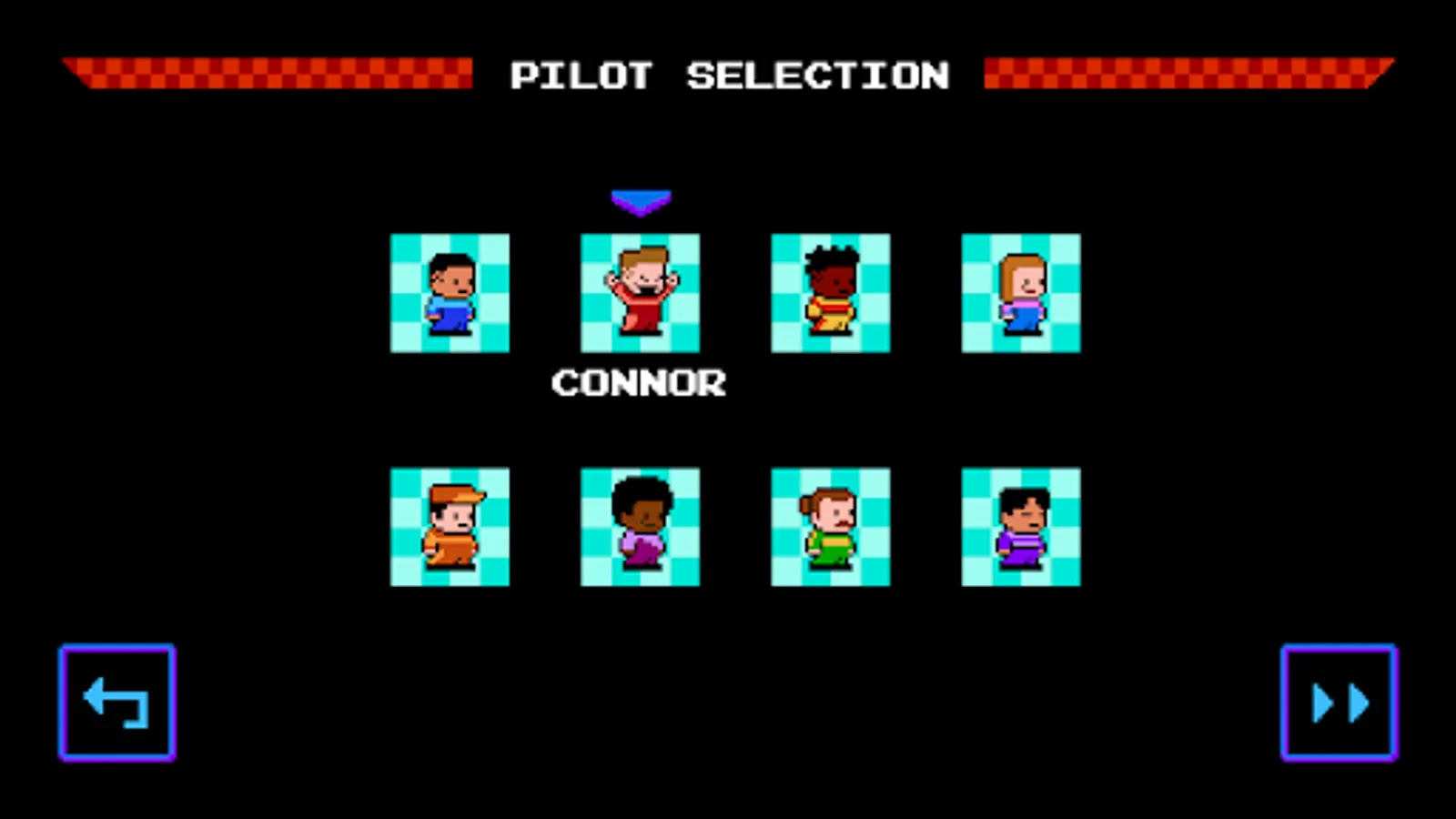
Task: Select the pilot wearing the orange cap
Action: click(450, 528)
